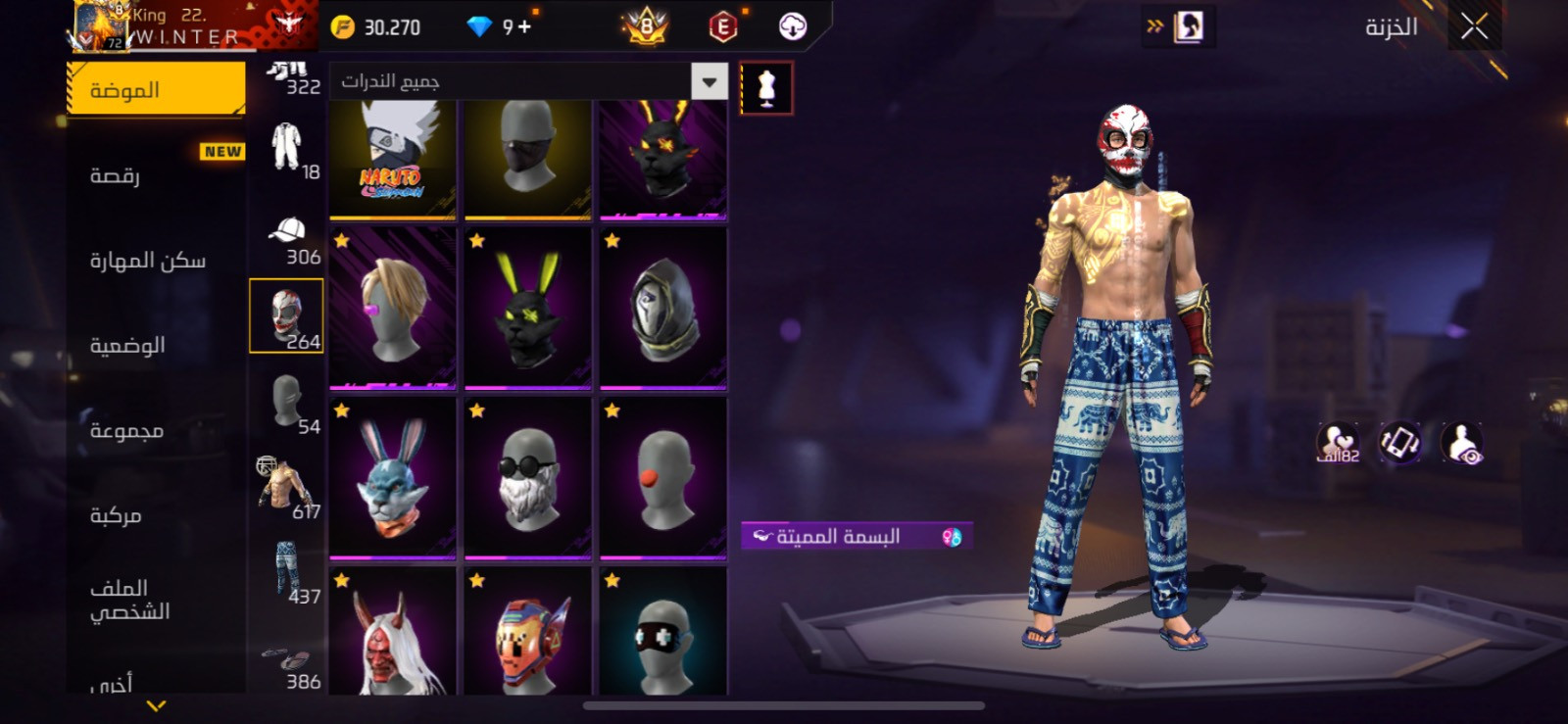
Task: Open the cloud download icon
Action: point(792,27)
